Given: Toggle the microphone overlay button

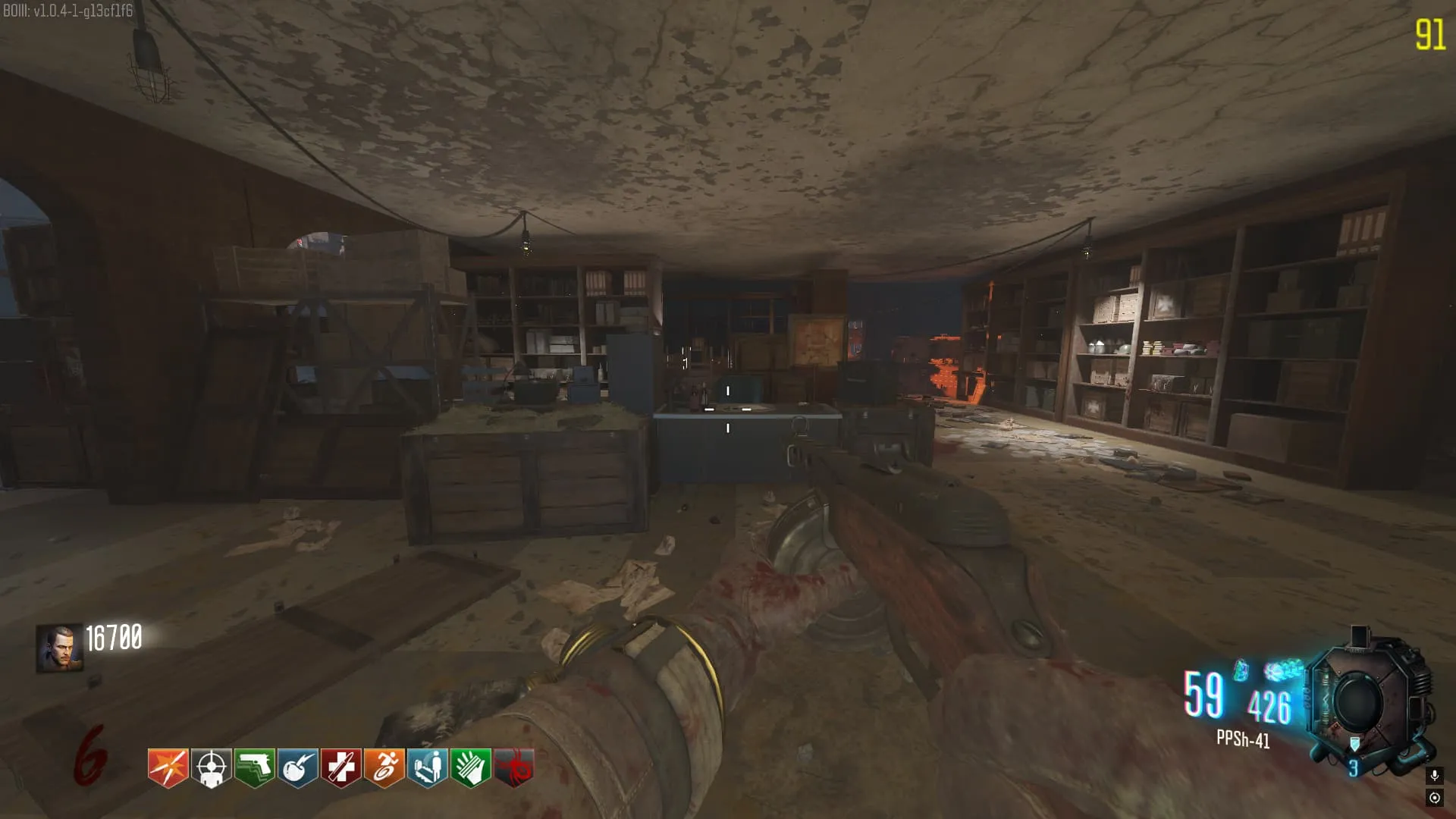Looking at the screenshot, I should (1434, 775).
